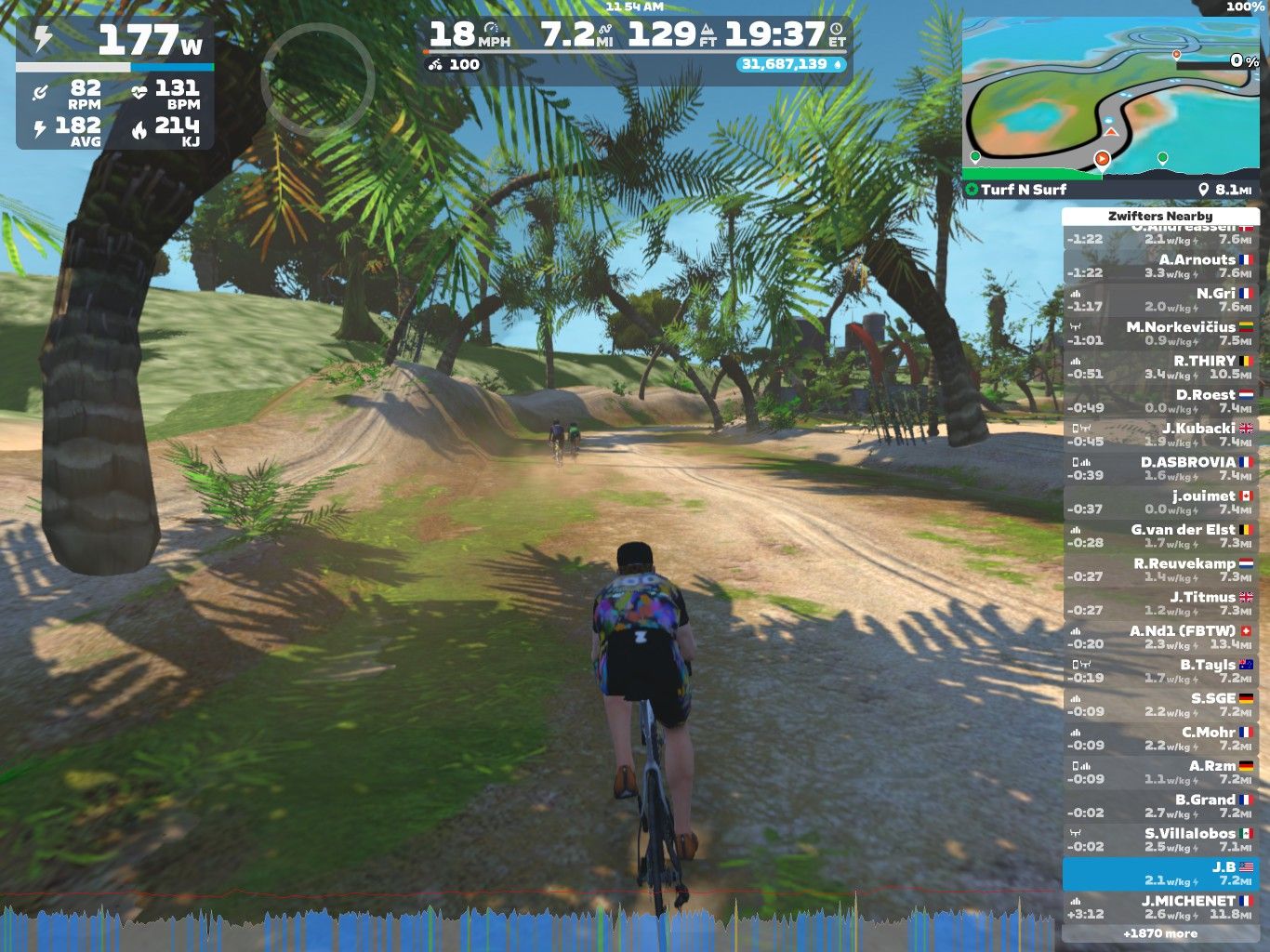Click J.Kubacki's row in nearby riders
This screenshot has width=1270, height=952.
tap(1160, 435)
